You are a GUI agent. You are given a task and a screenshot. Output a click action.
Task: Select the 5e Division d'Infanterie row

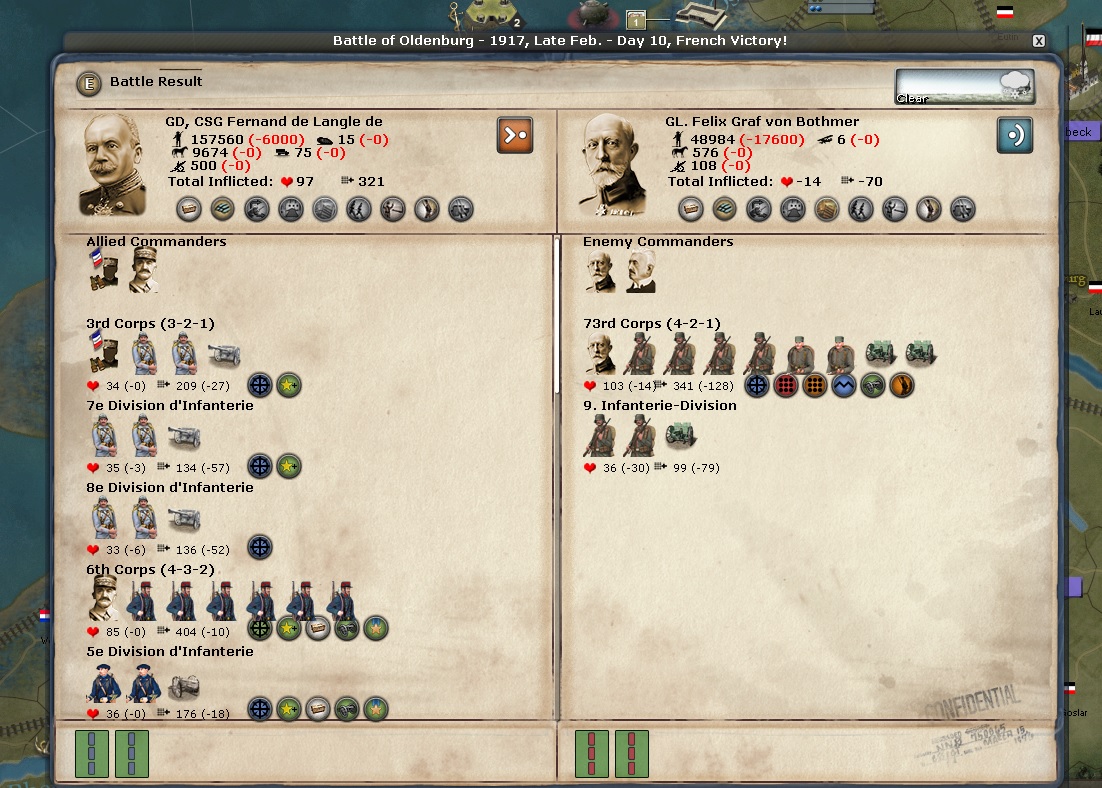tap(169, 652)
